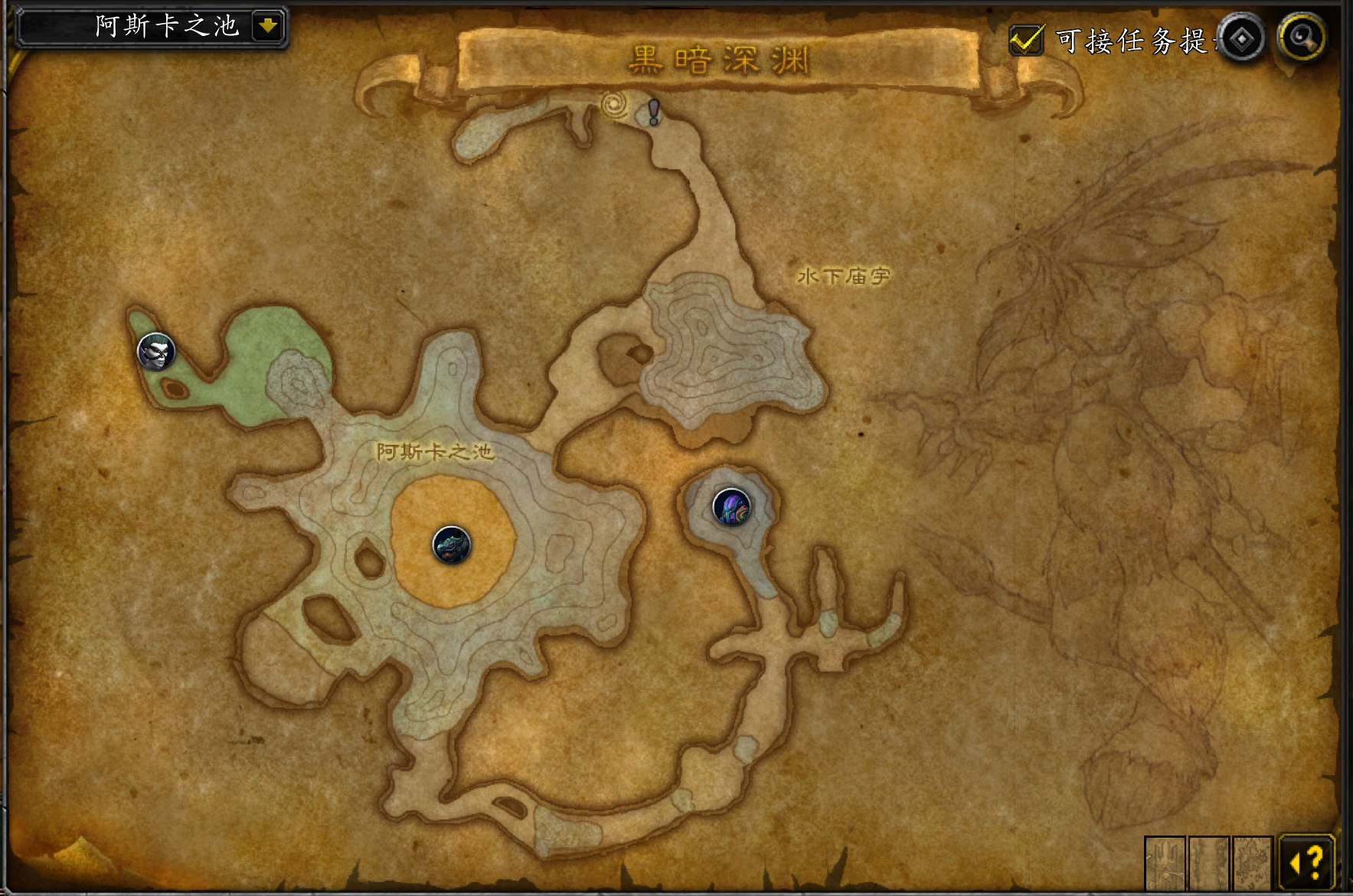
Task: Open the isles map thumbnail
Action: 1252,863
